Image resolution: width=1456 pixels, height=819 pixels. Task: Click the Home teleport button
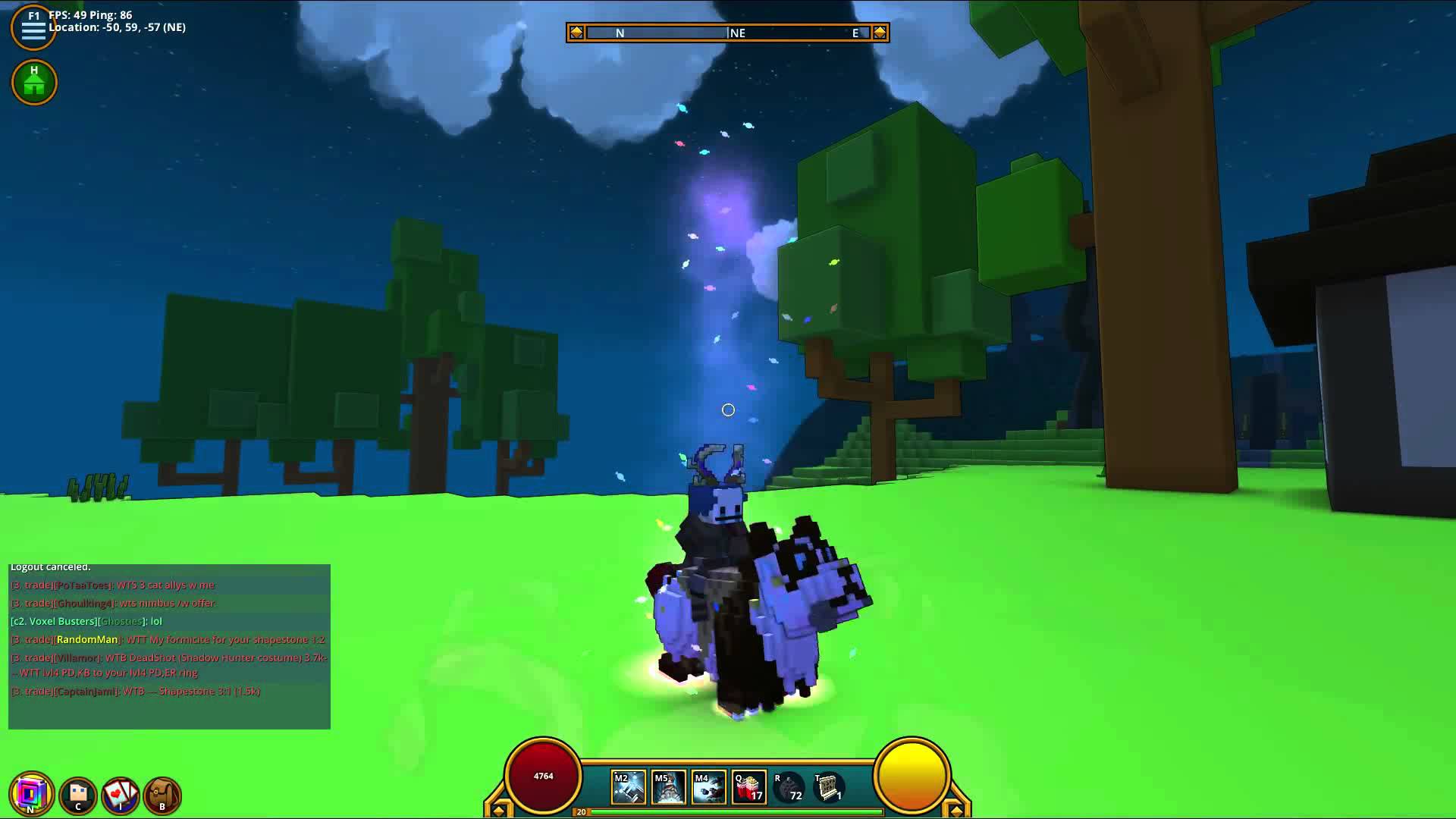(34, 82)
